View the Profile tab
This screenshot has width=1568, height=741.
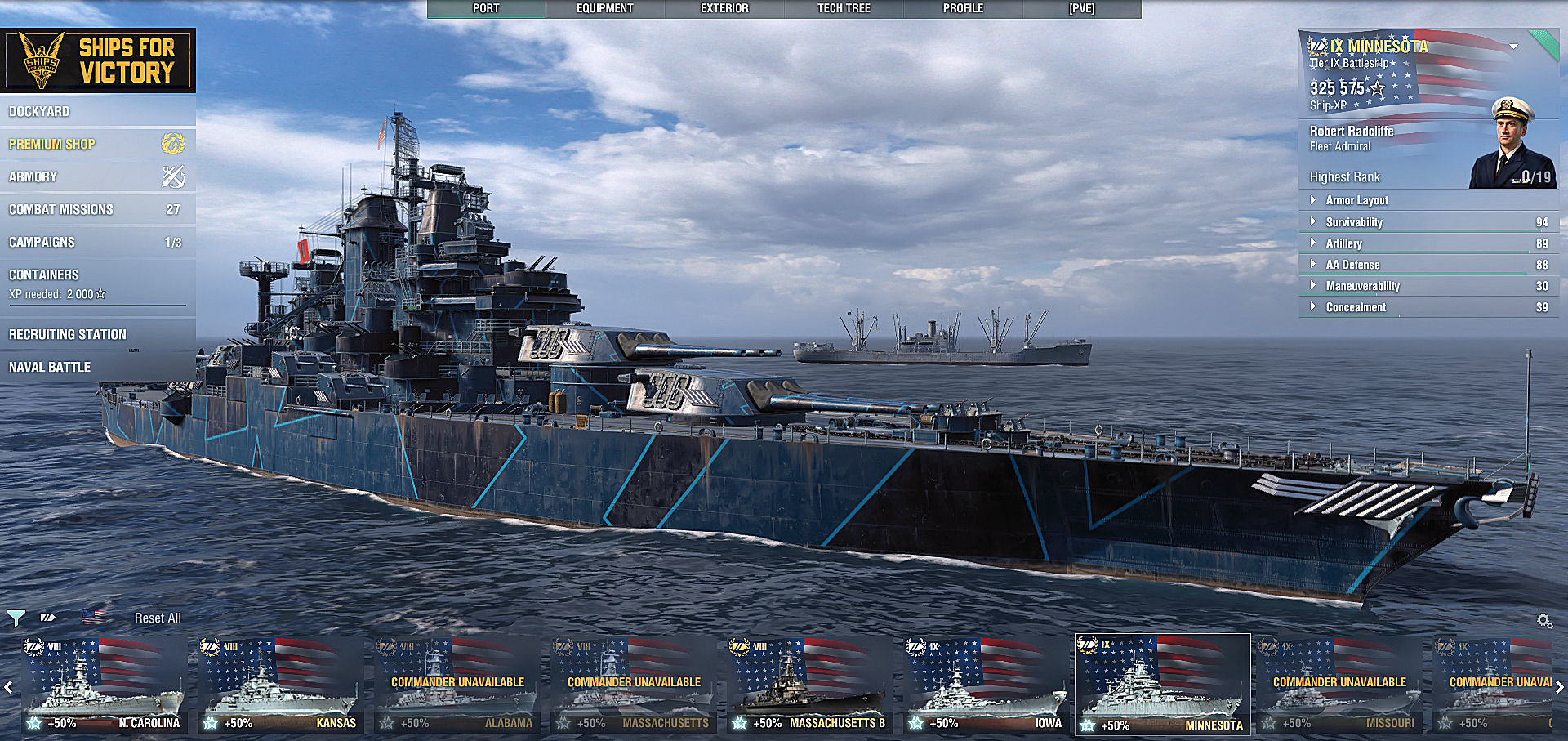[963, 9]
